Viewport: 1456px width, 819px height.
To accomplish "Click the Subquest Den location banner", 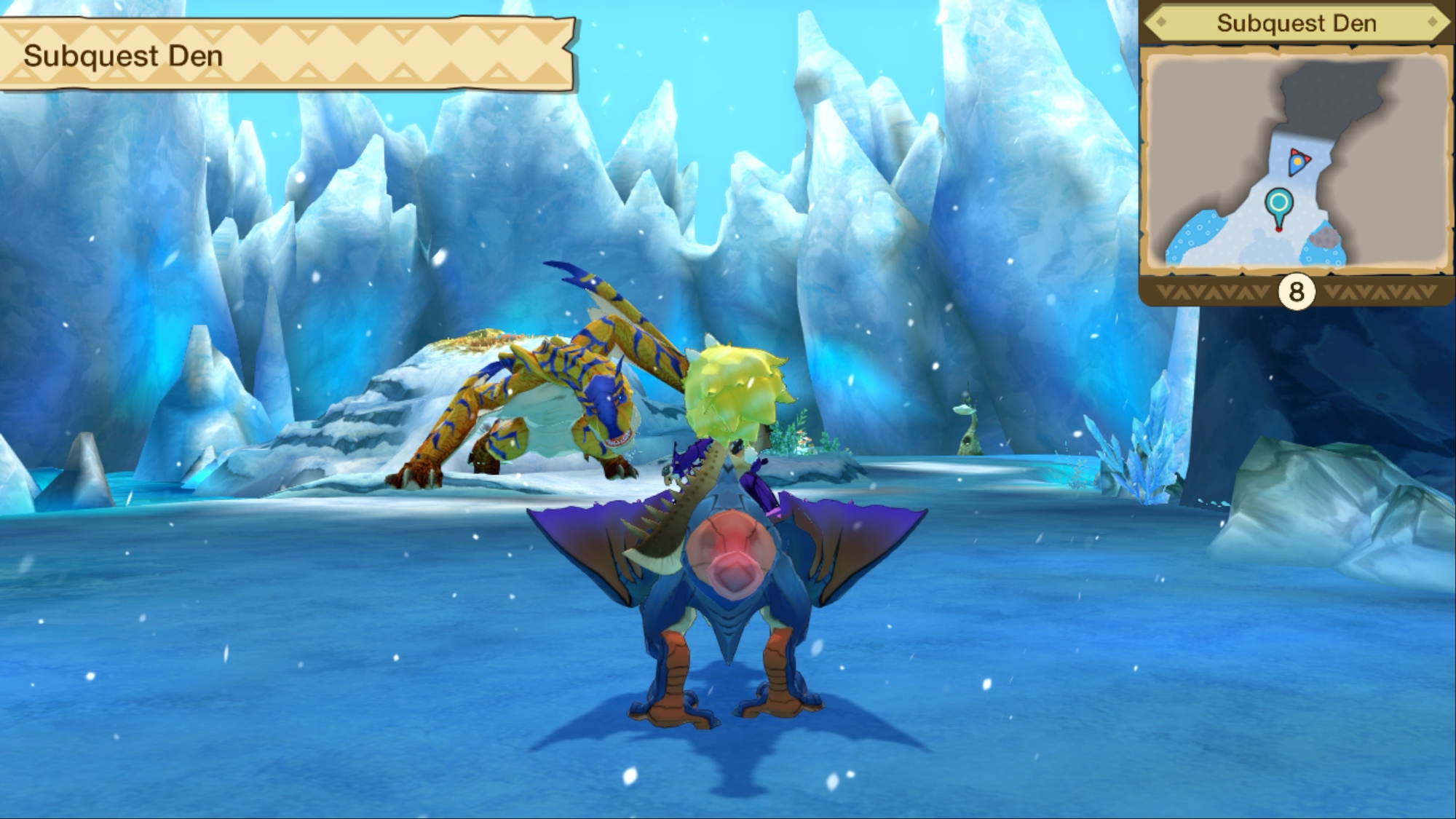I will point(288,55).
